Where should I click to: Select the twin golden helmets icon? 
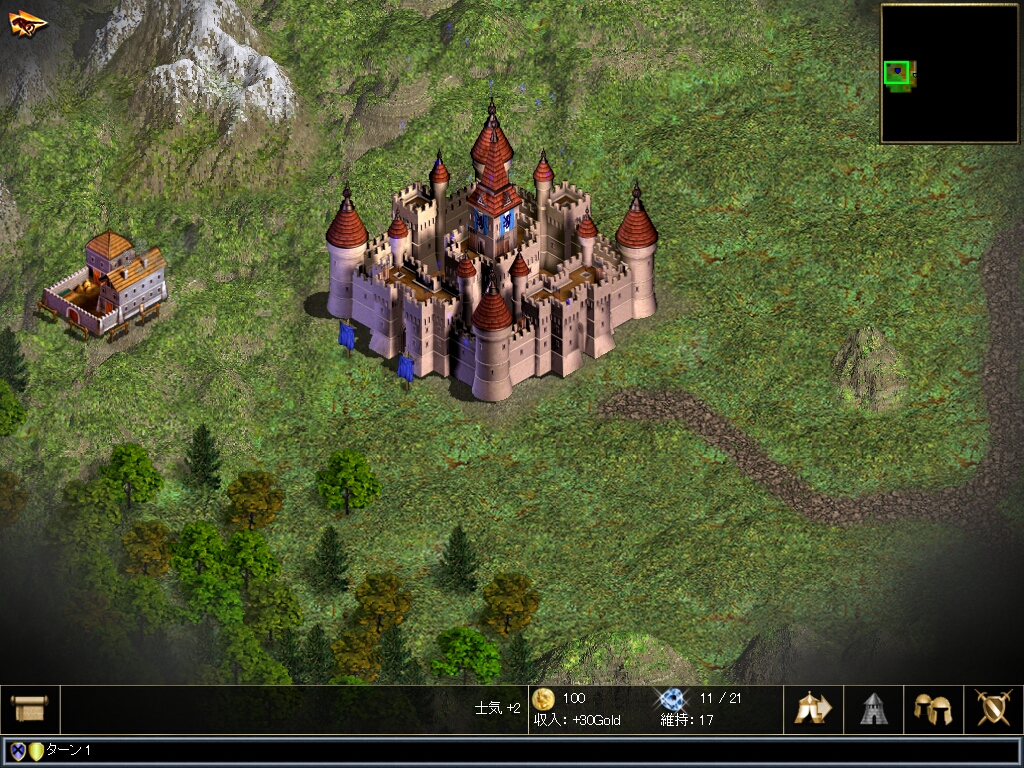932,709
